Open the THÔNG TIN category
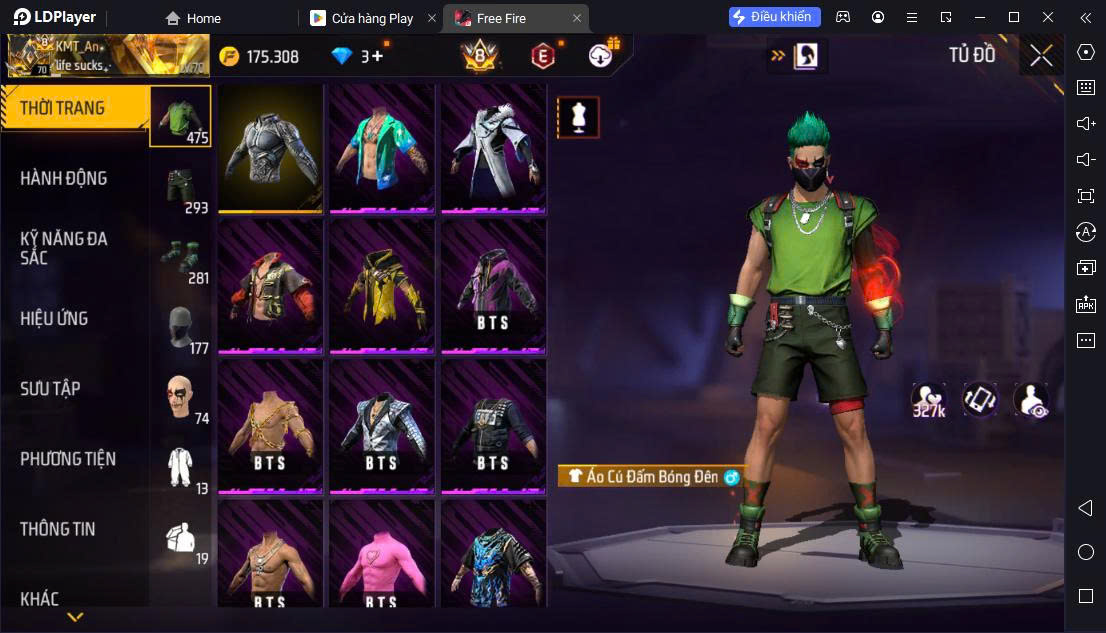The image size is (1106, 633). coord(58,529)
